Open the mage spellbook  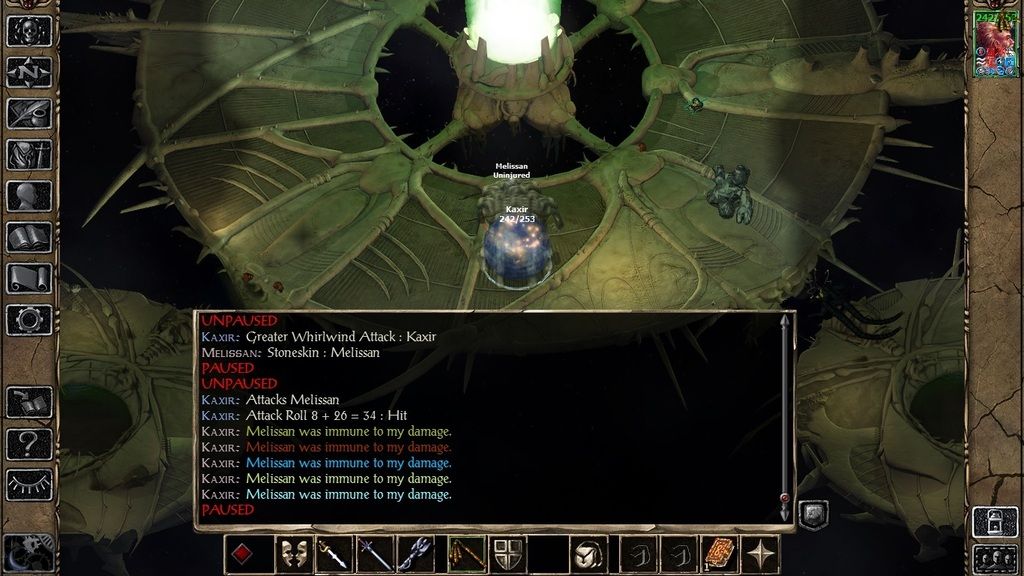(x=28, y=237)
